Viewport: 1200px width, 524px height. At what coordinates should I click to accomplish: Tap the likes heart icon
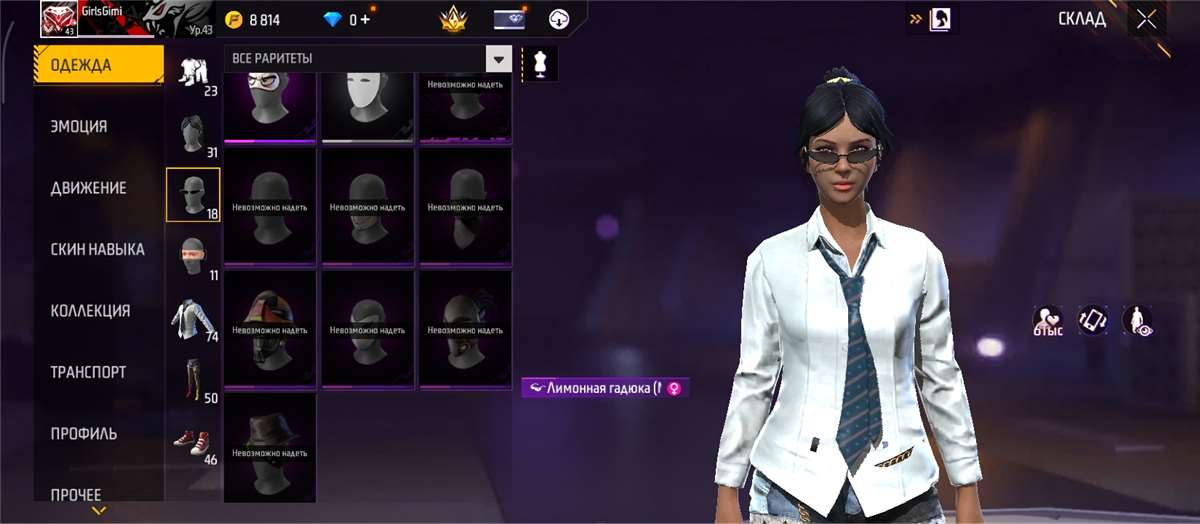pos(1047,319)
